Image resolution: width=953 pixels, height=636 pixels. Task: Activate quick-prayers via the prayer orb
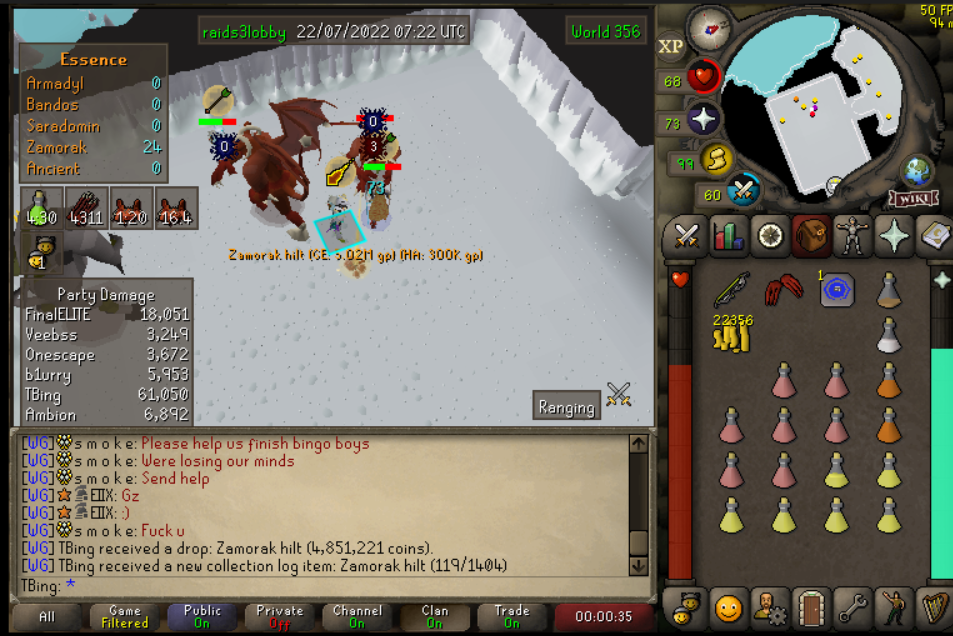click(703, 119)
